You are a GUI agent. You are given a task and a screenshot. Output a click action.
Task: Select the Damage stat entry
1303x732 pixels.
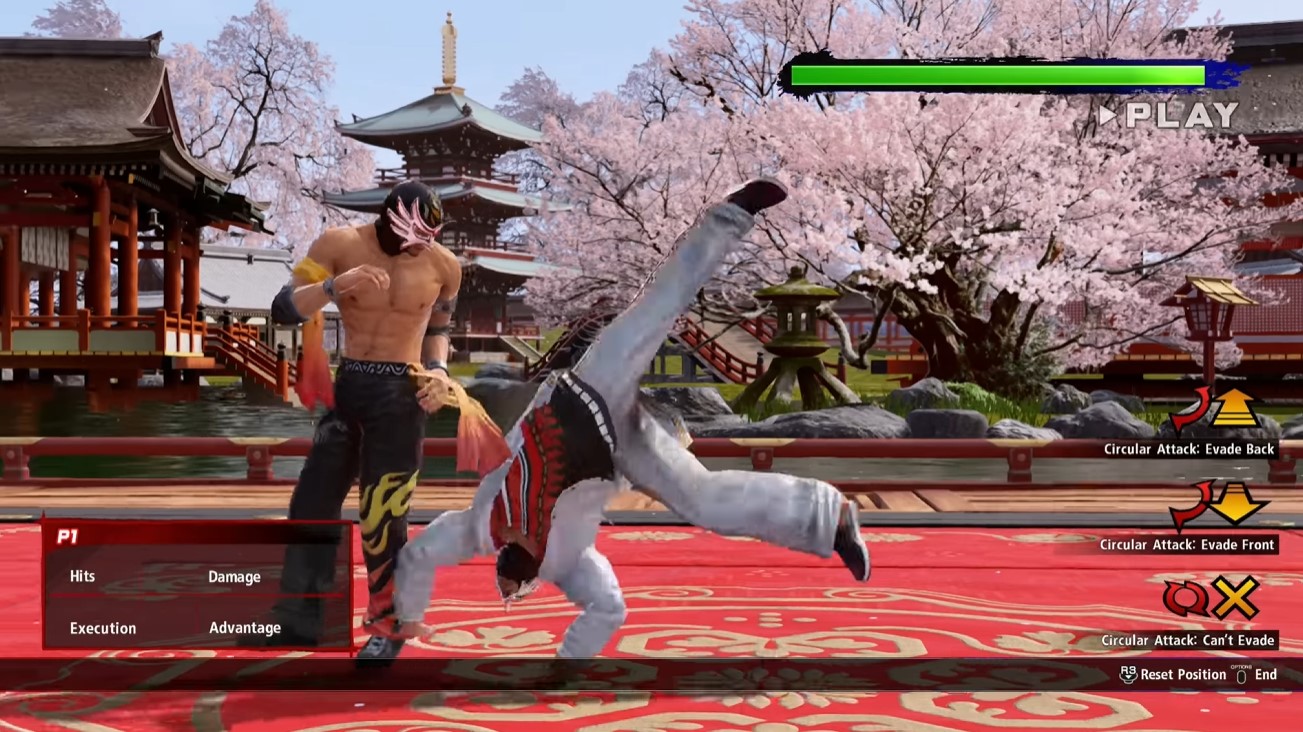pos(236,577)
